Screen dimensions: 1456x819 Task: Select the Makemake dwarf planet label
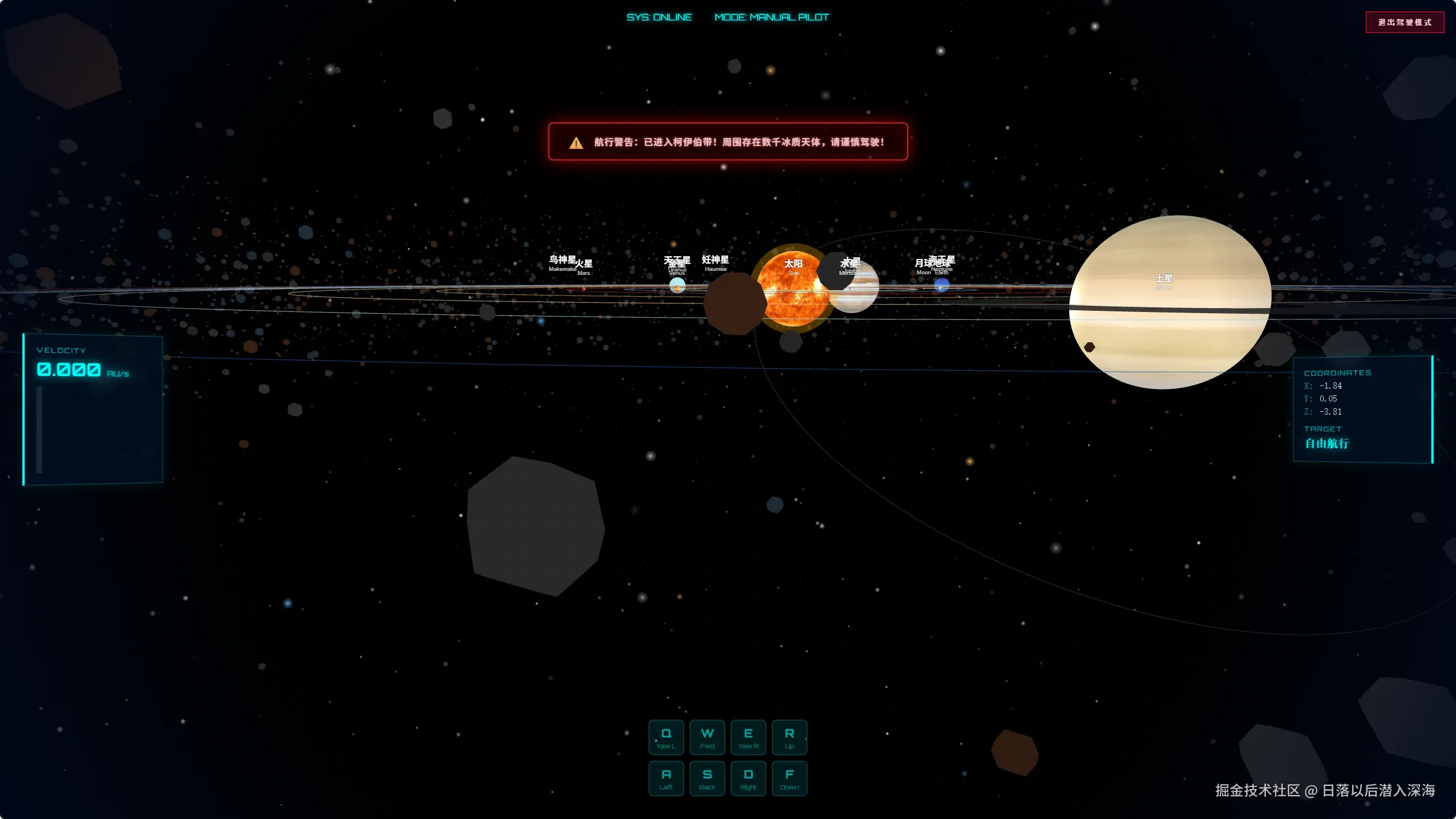[563, 262]
